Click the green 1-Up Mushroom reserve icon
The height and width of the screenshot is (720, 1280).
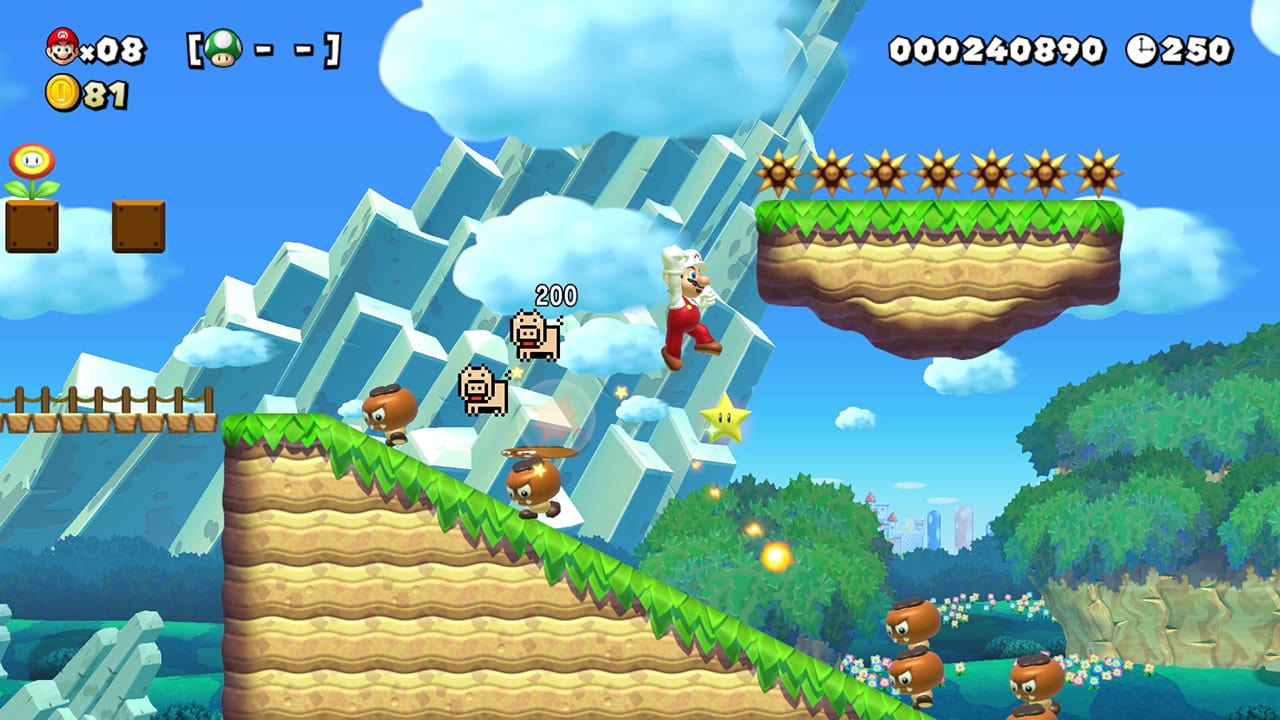pyautogui.click(x=222, y=45)
